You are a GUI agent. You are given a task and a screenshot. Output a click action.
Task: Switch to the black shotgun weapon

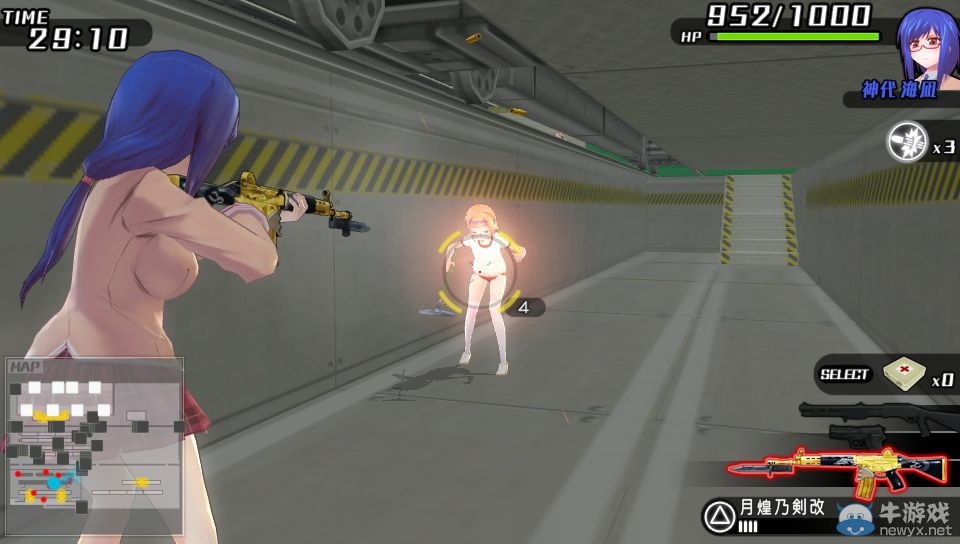pos(875,414)
